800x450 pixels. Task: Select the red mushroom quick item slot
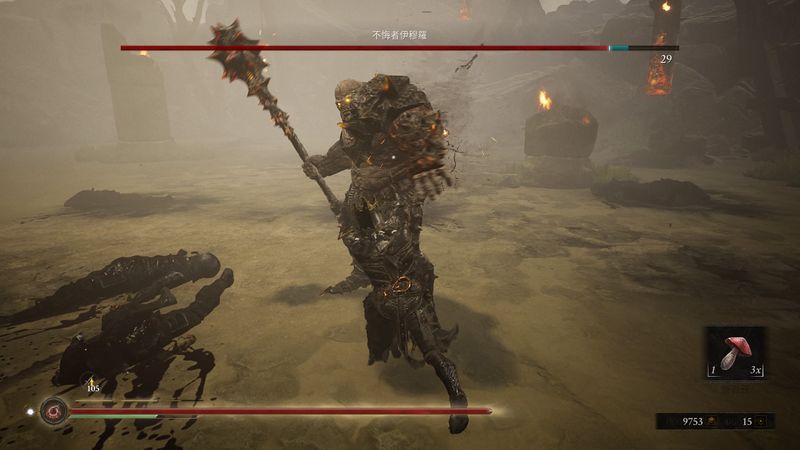click(736, 353)
